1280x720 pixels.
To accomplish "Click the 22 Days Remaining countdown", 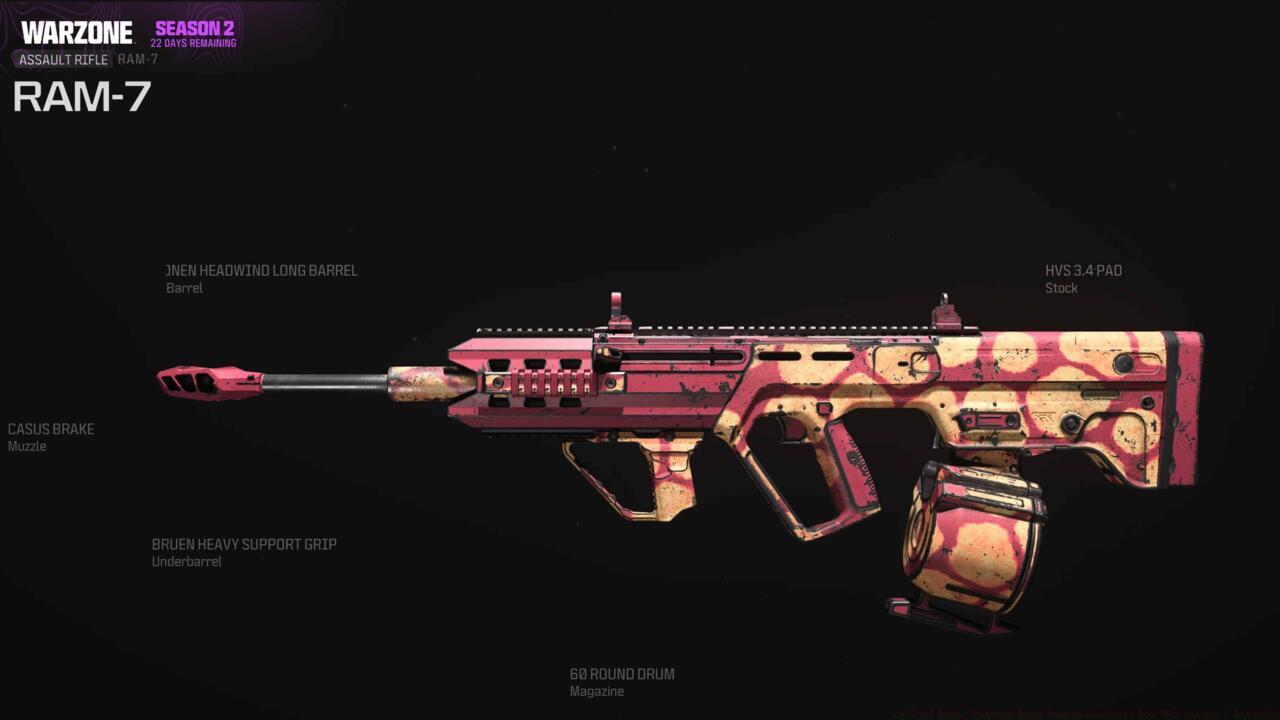I will click(193, 43).
